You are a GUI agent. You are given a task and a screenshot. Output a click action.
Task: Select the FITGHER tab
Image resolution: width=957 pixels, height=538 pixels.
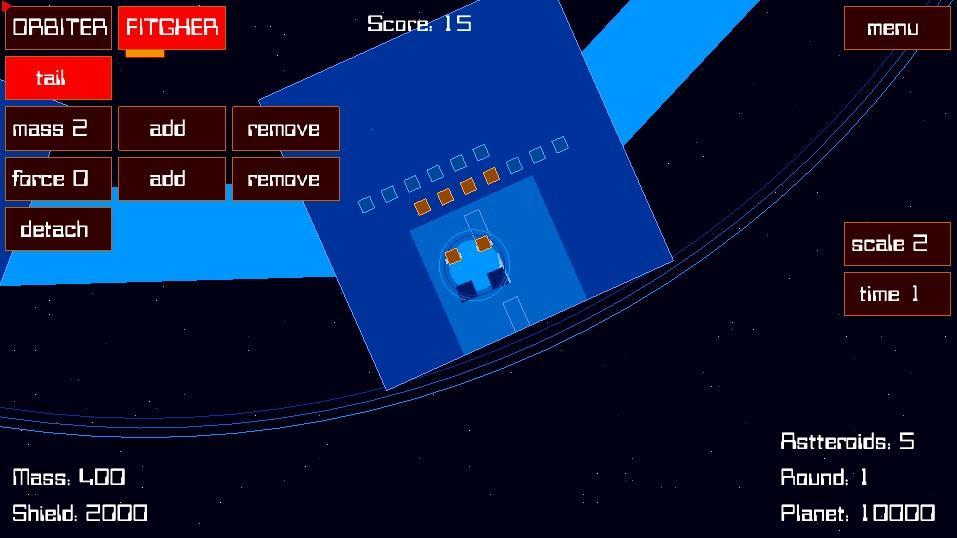pyautogui.click(x=172, y=28)
